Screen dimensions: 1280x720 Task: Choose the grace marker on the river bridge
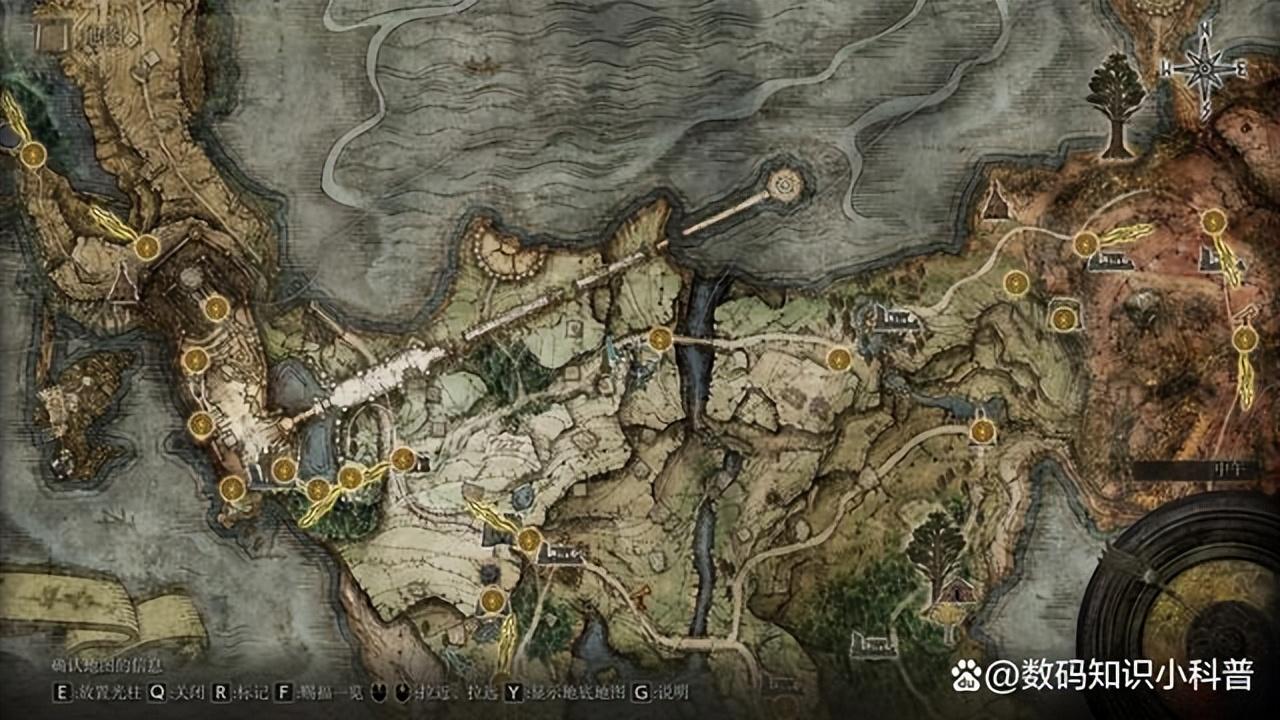[660, 340]
